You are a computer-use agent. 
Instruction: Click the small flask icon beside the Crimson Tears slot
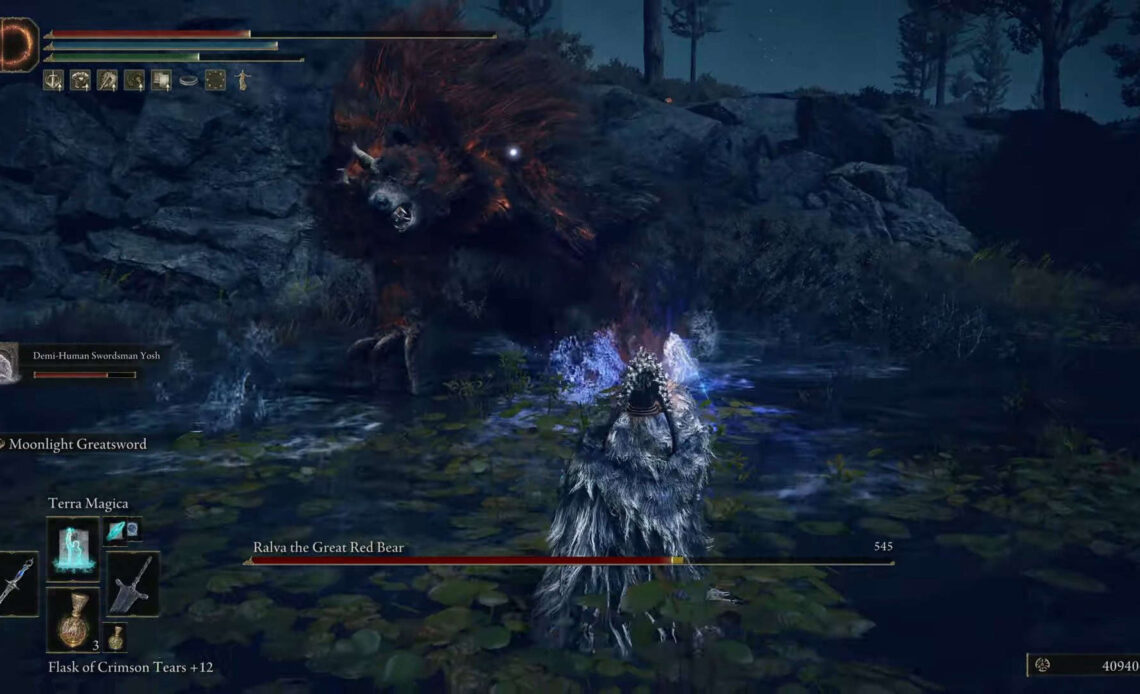(116, 638)
